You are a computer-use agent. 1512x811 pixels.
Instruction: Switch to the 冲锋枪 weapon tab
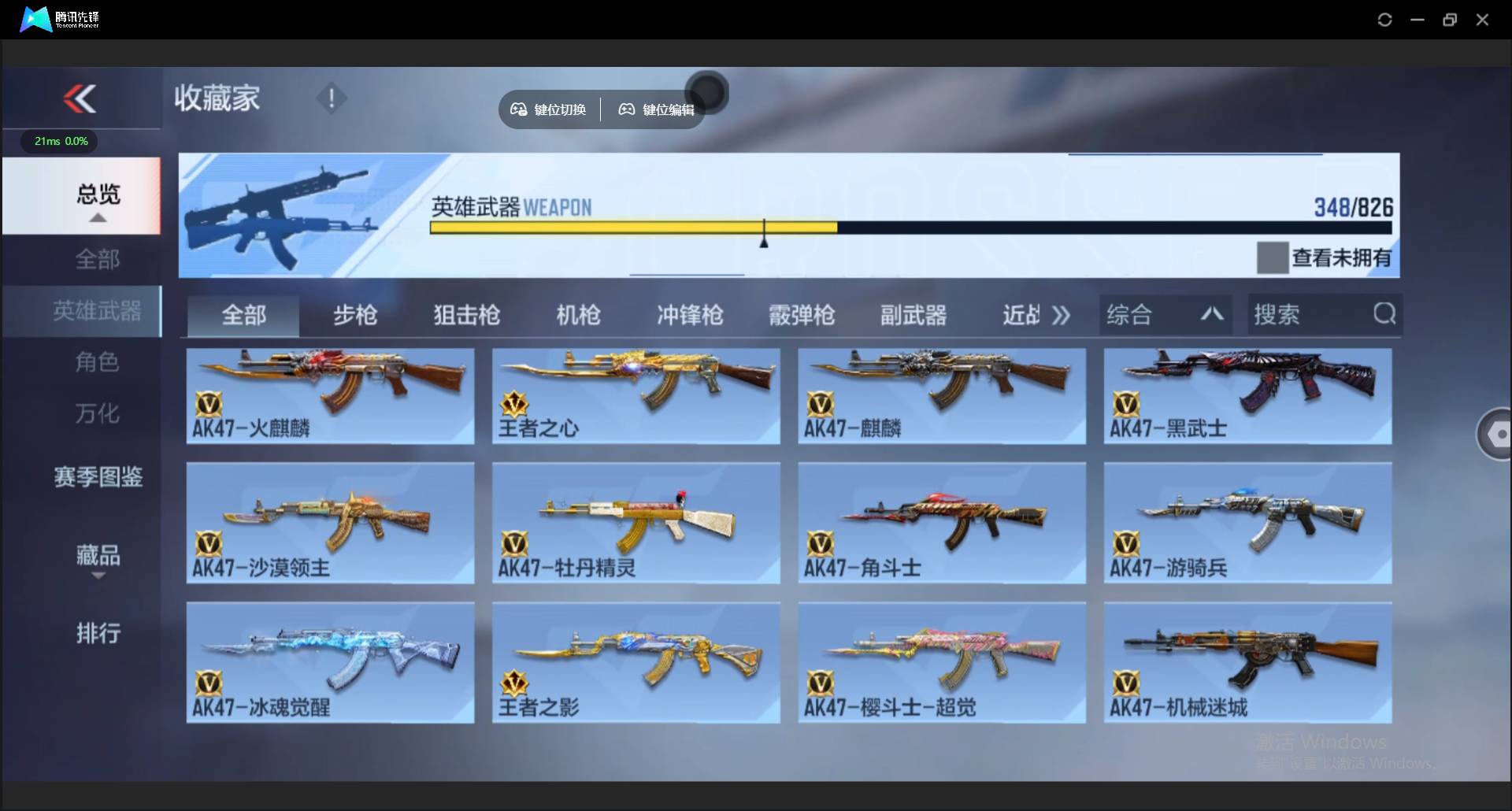pyautogui.click(x=690, y=315)
